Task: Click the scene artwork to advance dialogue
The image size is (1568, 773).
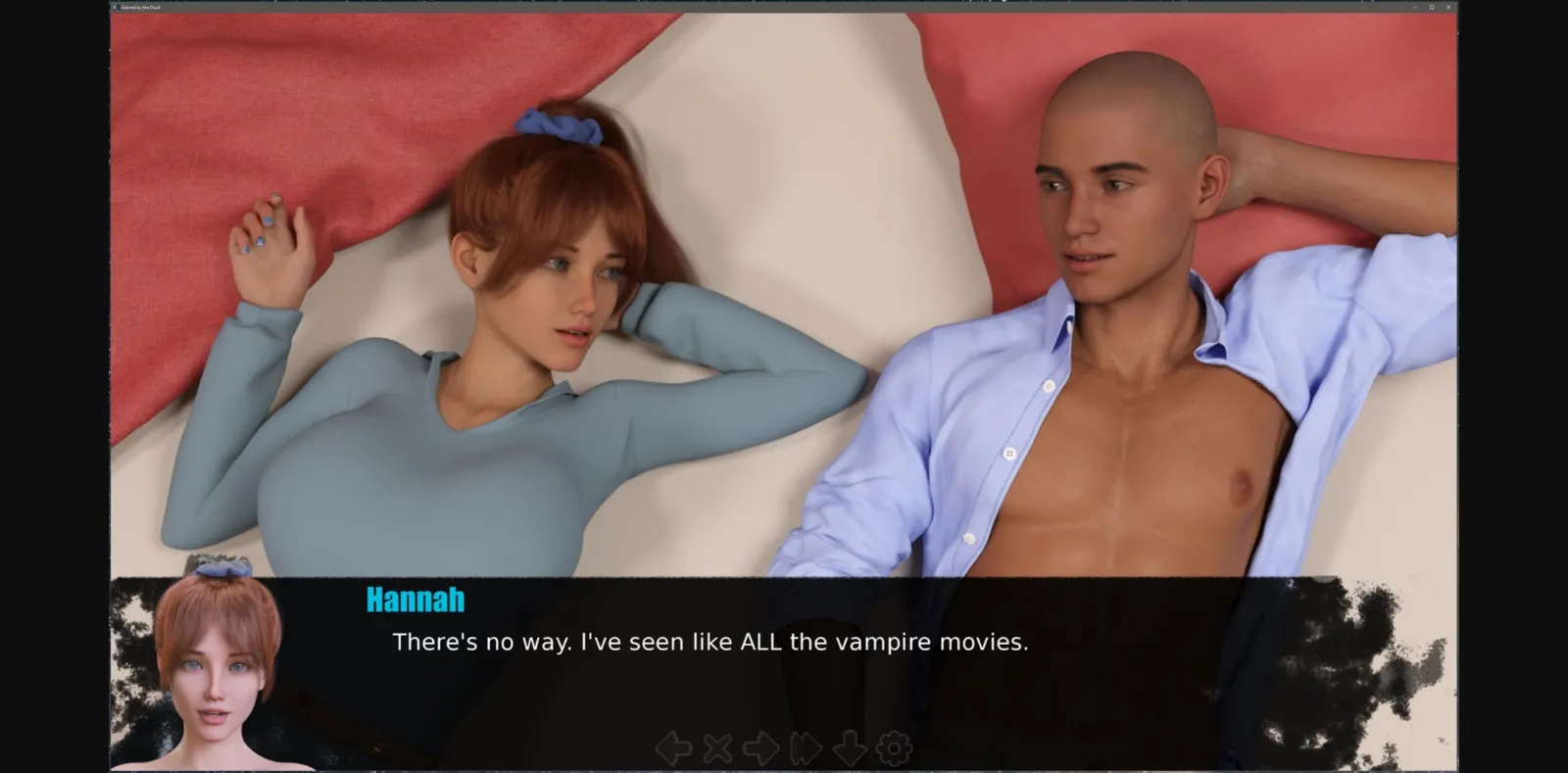Action: [x=784, y=294]
